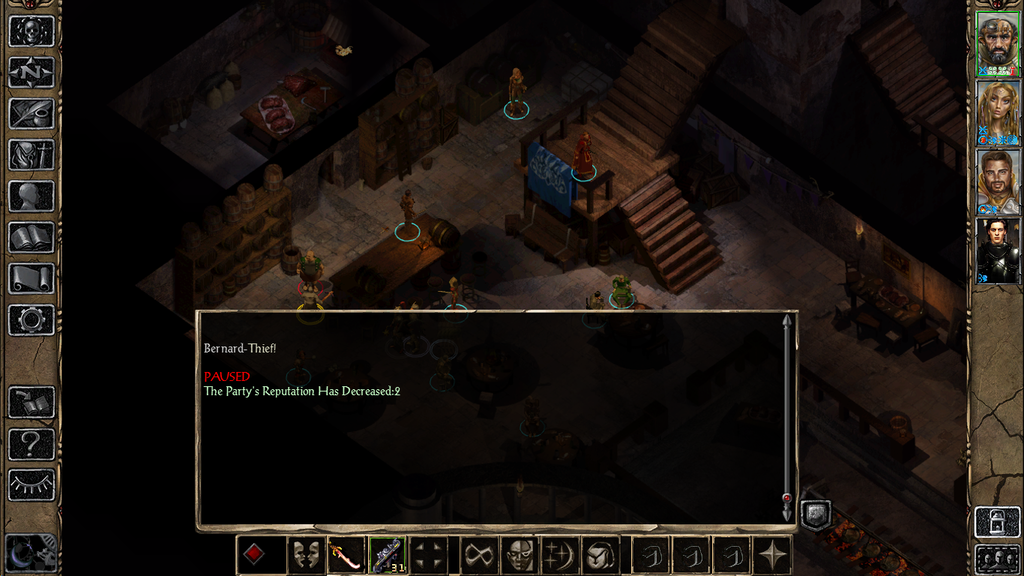This screenshot has width=1024, height=576.
Task: Open the area map with the compass button
Action: pos(31,72)
